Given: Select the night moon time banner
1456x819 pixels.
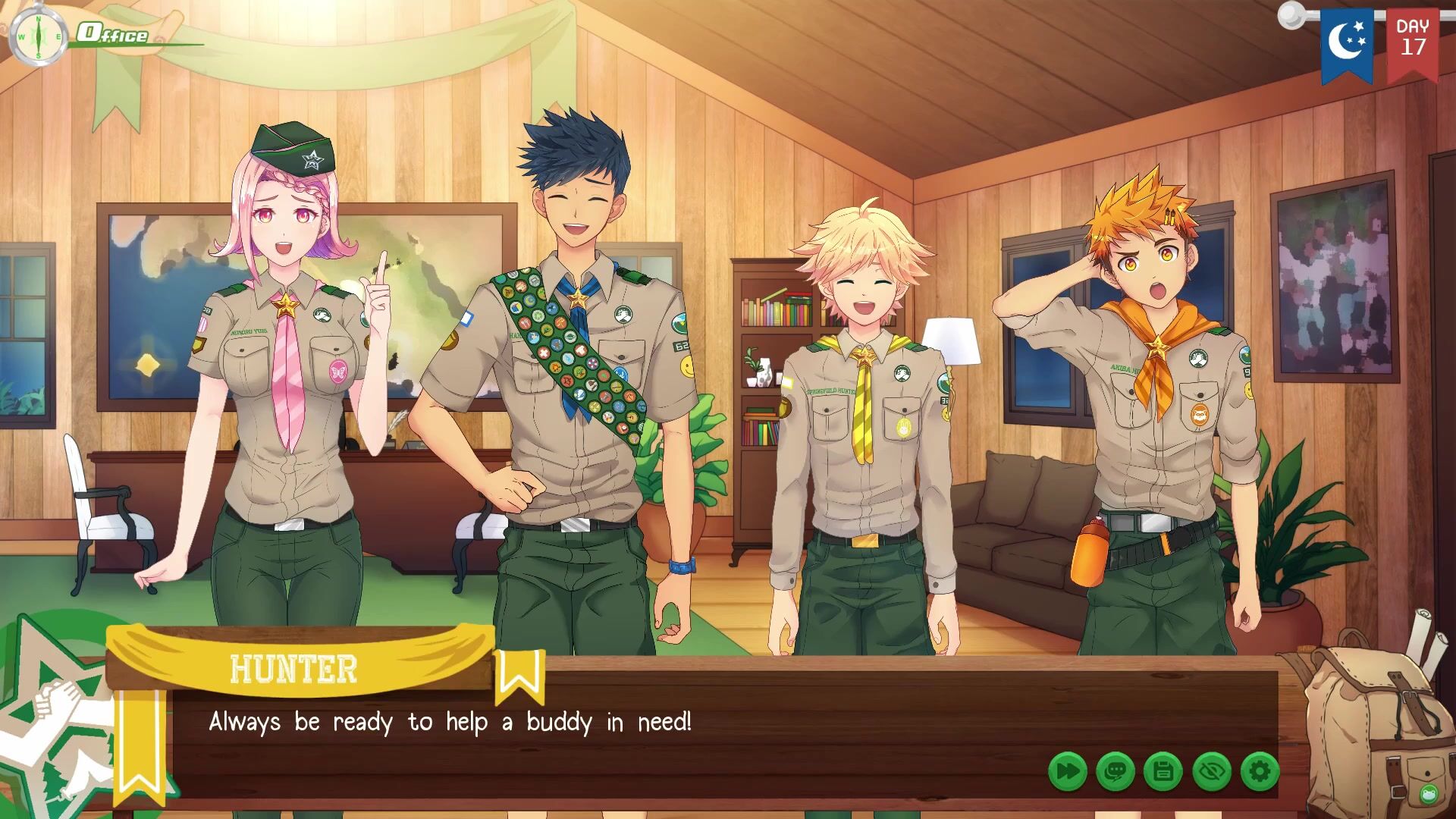Looking at the screenshot, I should [x=1346, y=42].
